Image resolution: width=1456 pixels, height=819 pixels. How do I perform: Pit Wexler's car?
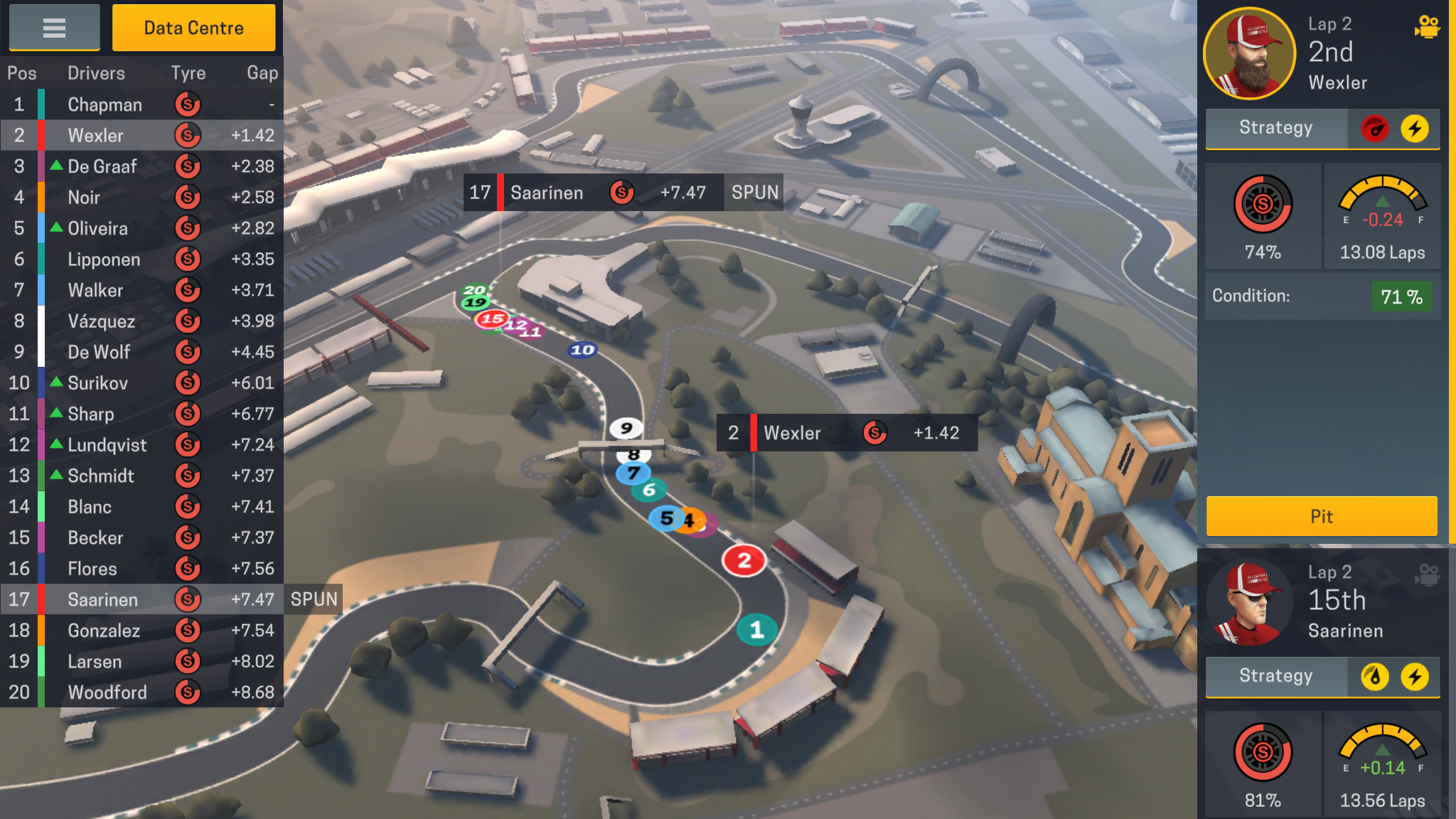(x=1322, y=516)
